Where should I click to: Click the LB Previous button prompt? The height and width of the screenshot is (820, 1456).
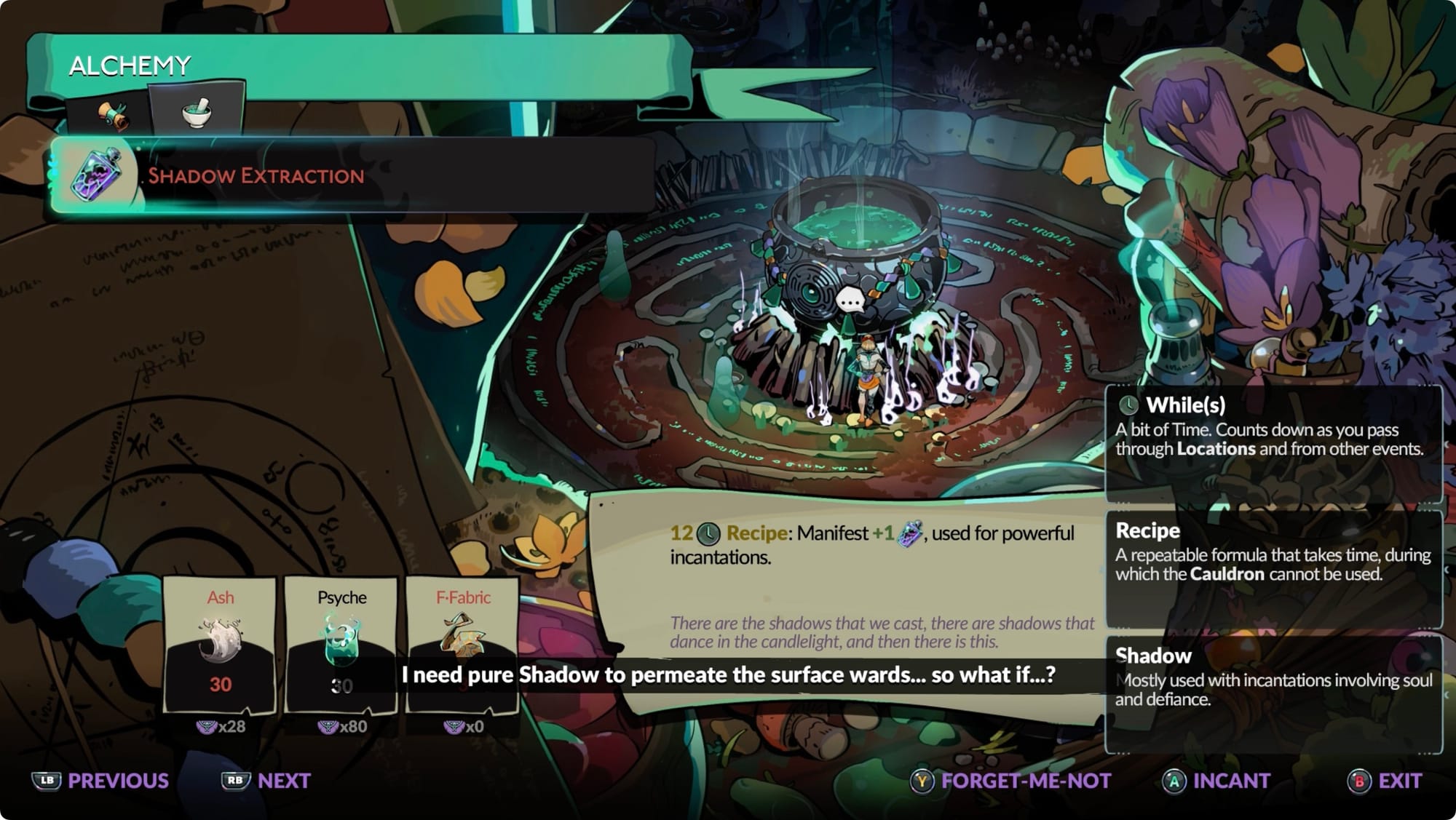(x=95, y=781)
